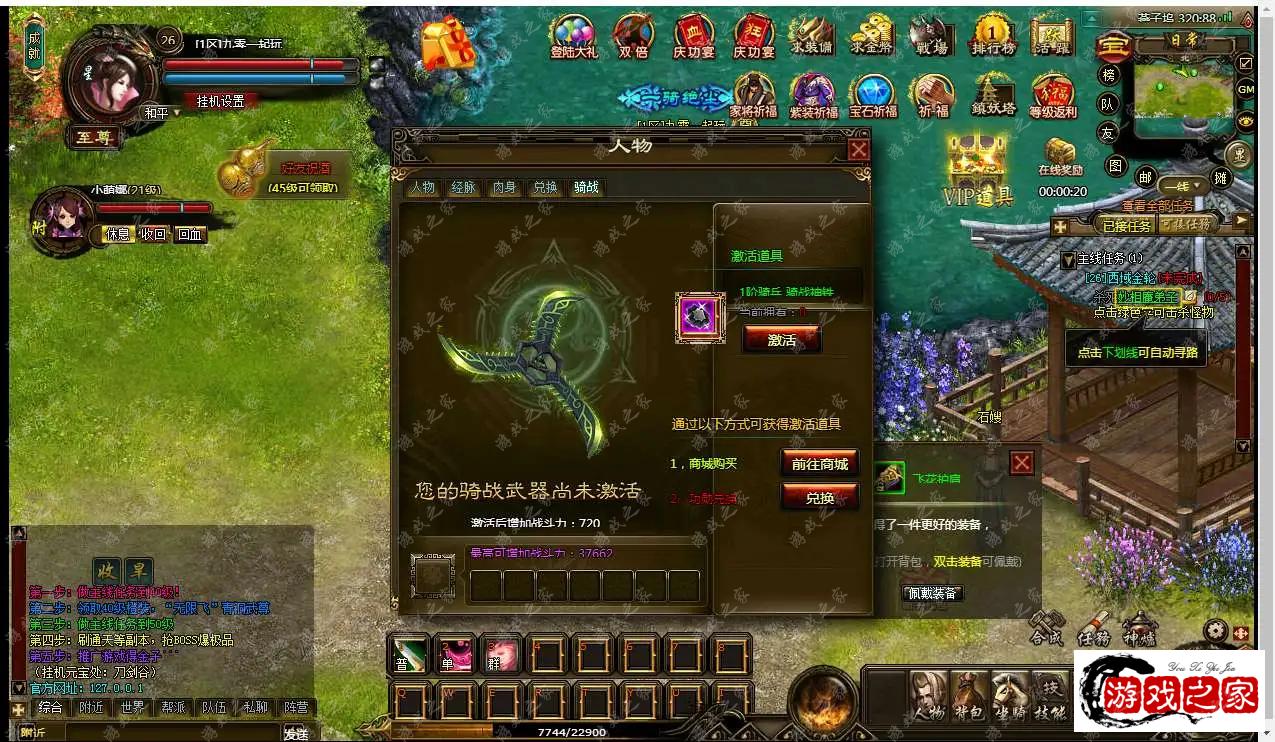Send the chat message with 发送
1275x742 pixels.
[x=295, y=733]
